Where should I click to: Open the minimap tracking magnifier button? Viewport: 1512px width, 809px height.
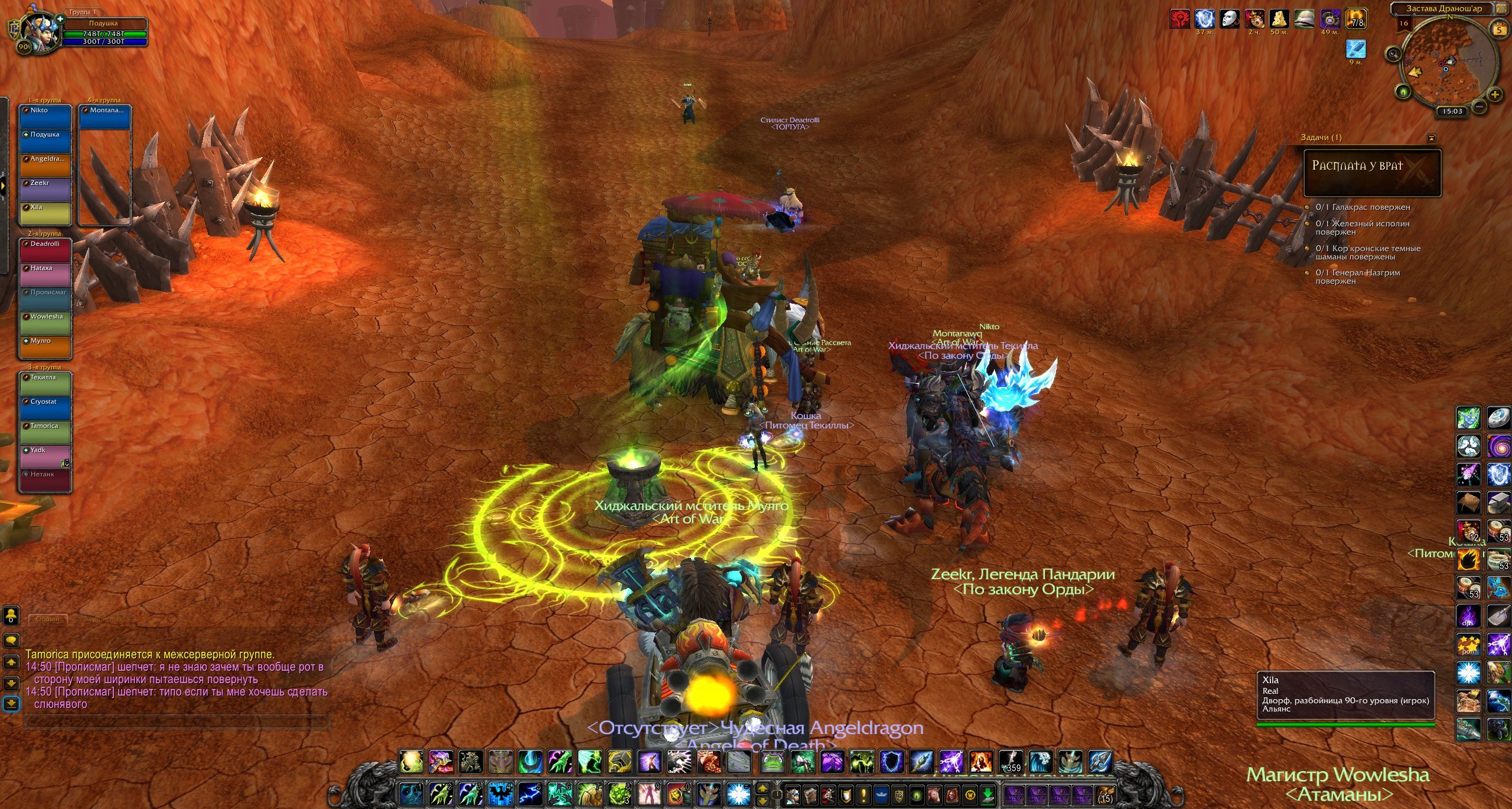1393,54
